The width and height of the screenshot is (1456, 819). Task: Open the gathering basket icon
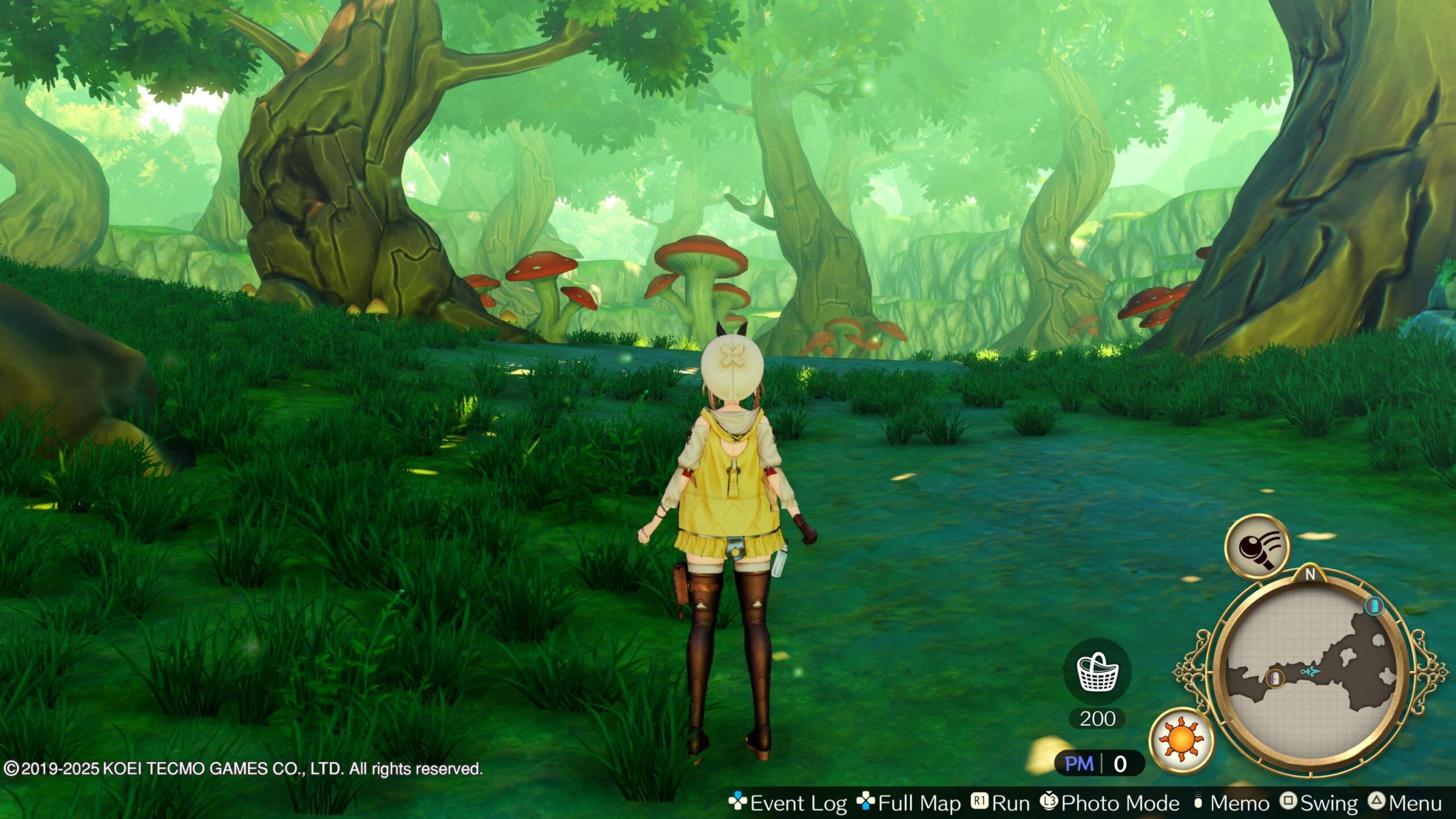1097,672
